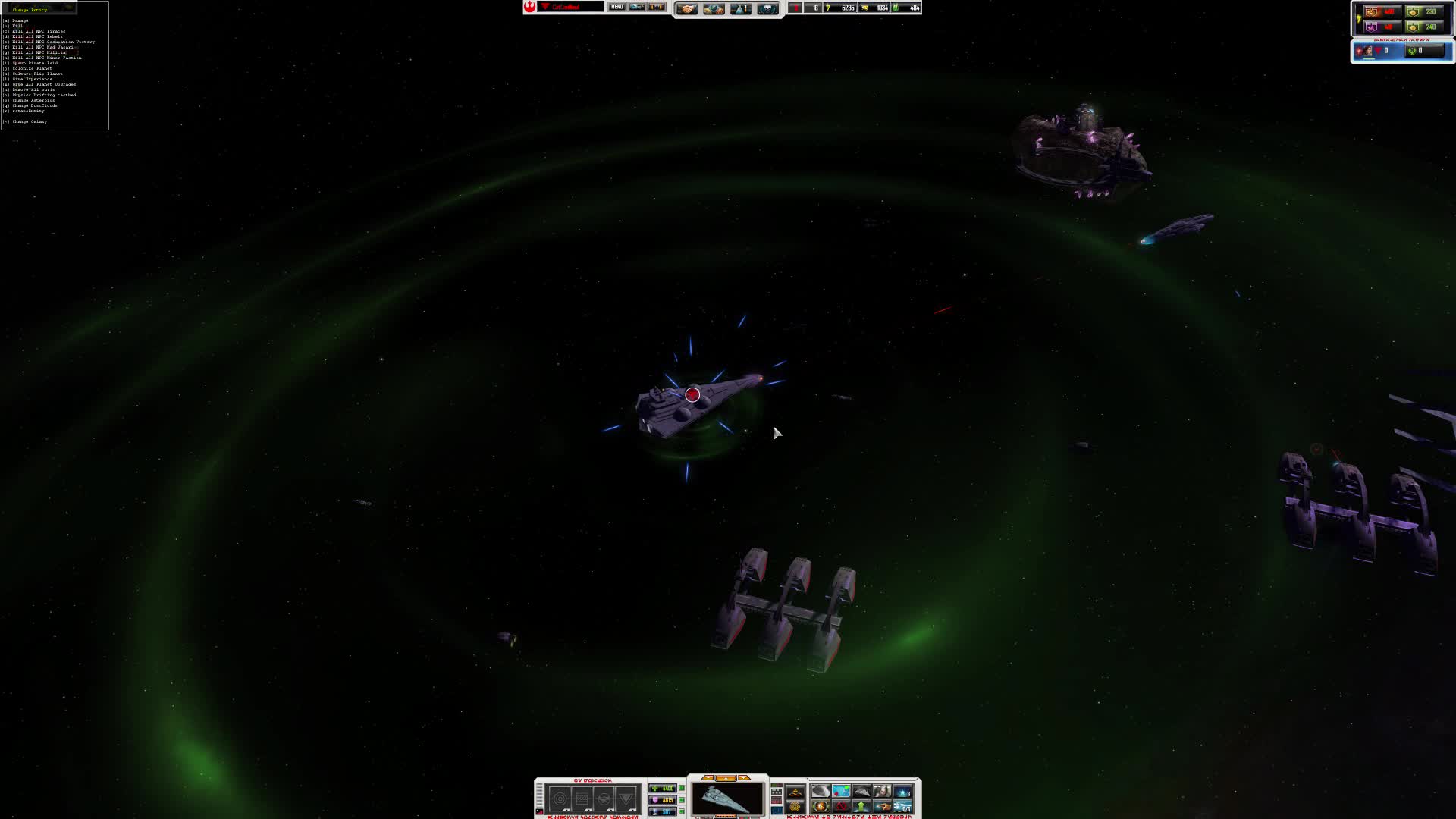Open the Empire planet overview icon
The width and height of the screenshot is (1456, 819).
(714, 8)
